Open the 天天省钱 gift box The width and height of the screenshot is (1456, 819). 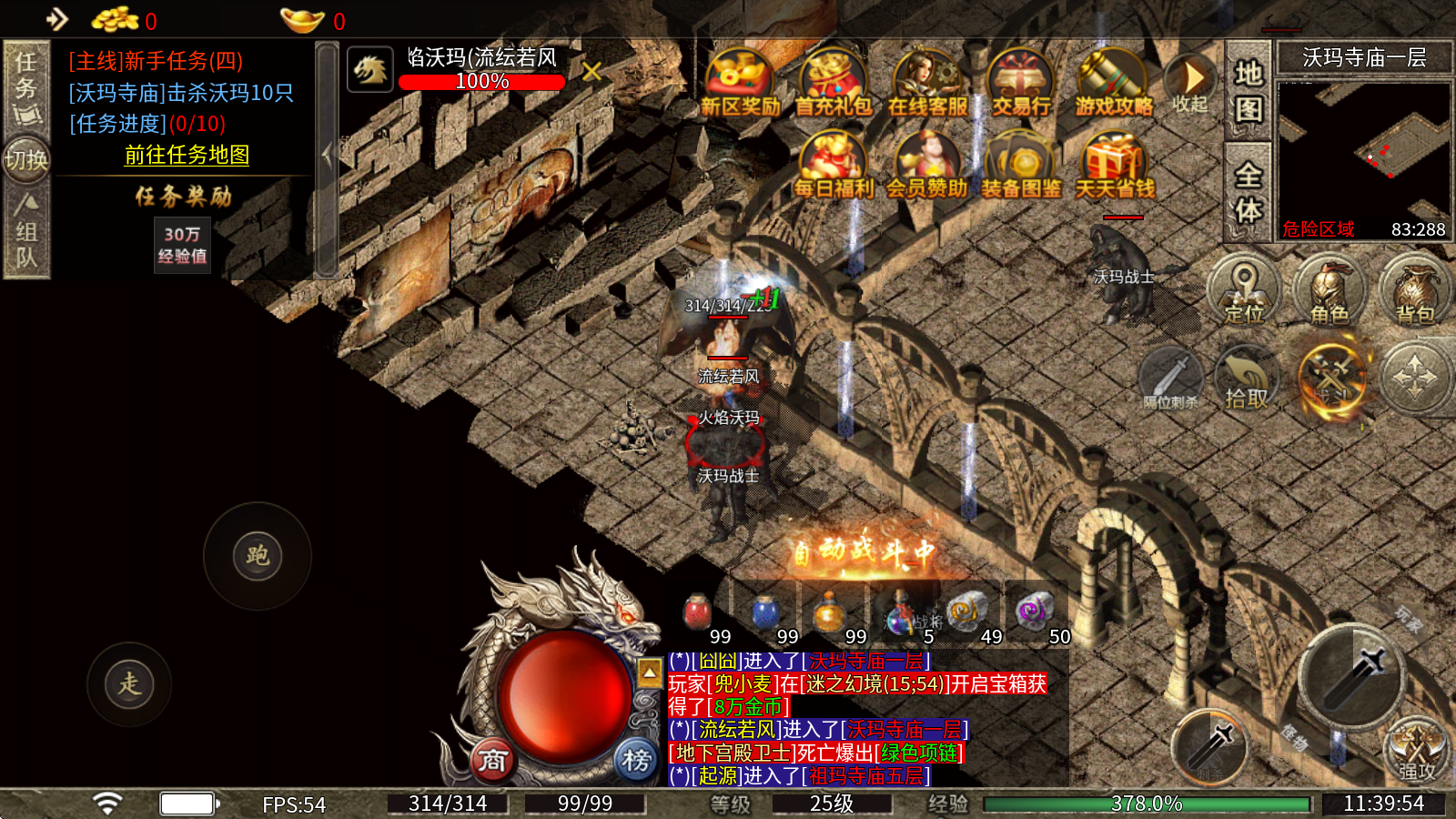(x=1114, y=166)
